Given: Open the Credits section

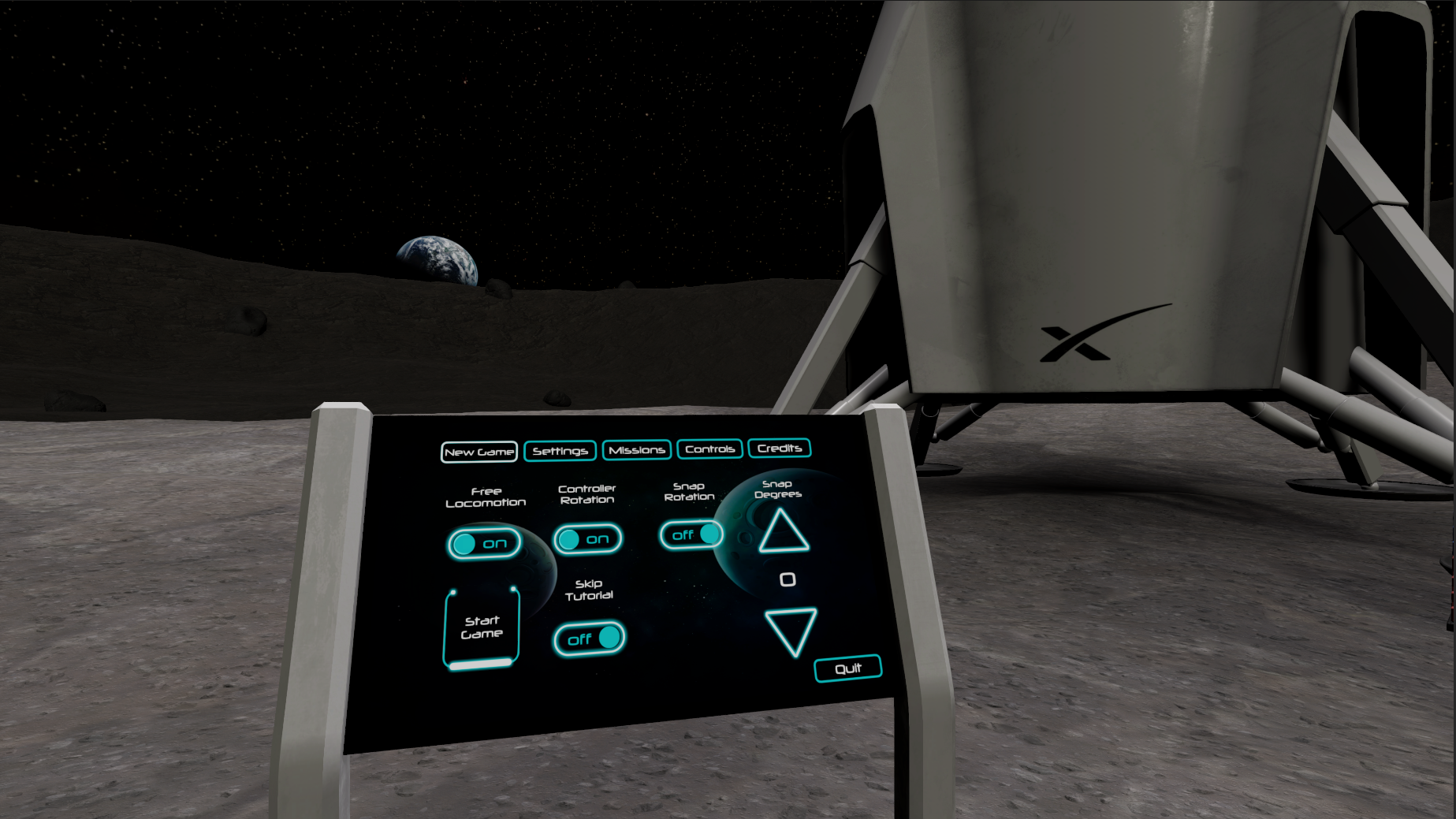Looking at the screenshot, I should 780,448.
